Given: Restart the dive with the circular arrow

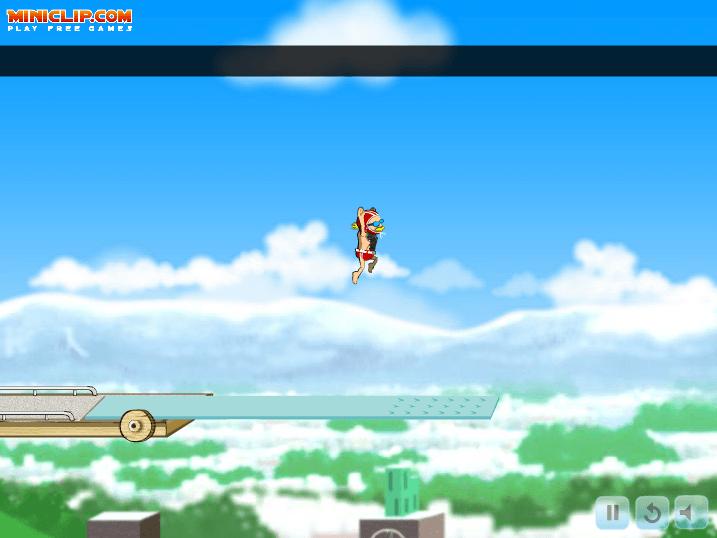Looking at the screenshot, I should pos(651,513).
